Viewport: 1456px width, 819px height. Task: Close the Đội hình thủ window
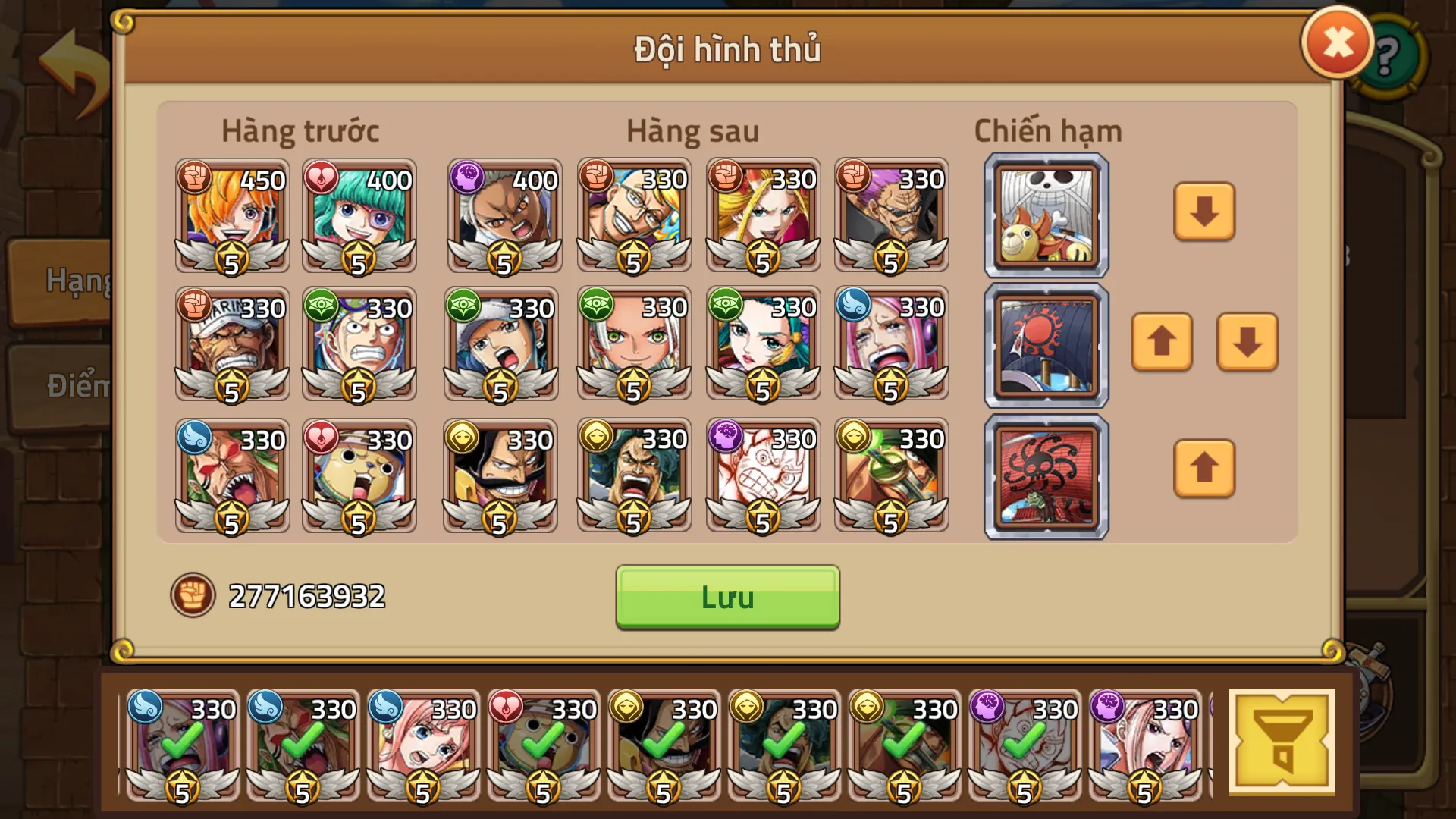click(x=1336, y=42)
